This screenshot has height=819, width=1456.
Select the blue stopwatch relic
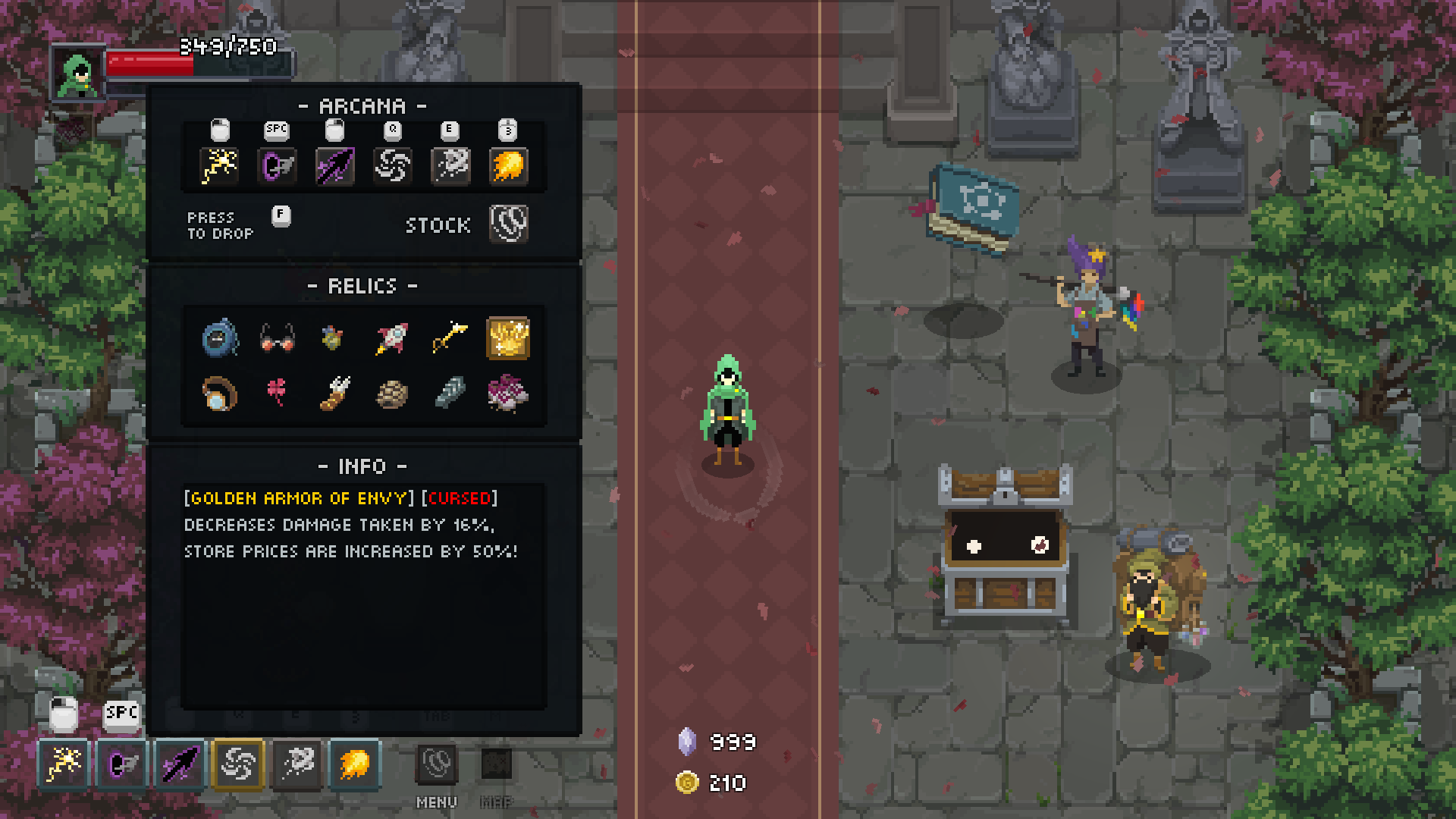point(219,338)
